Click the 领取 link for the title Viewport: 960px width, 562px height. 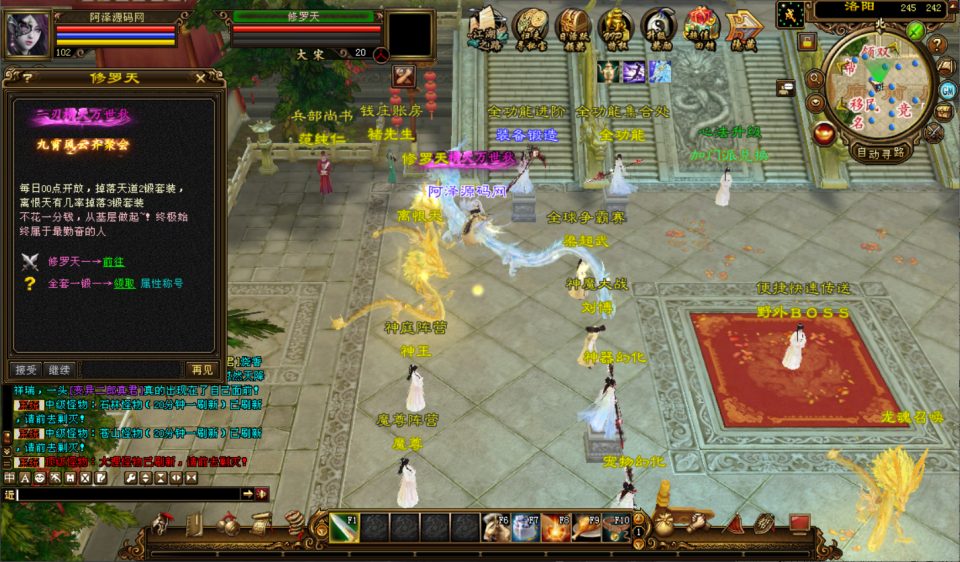coord(125,283)
